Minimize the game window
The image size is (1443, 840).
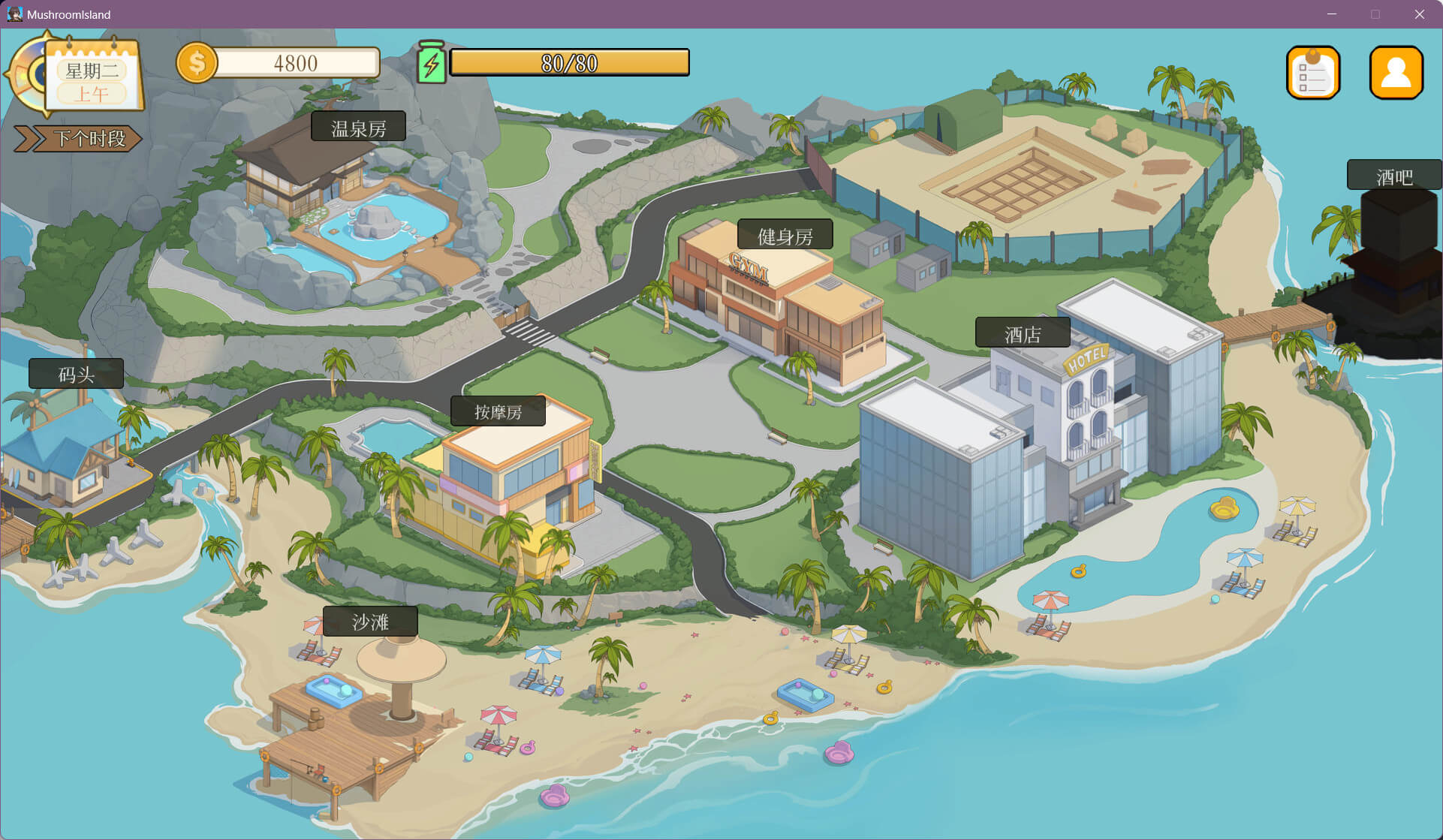tap(1332, 14)
